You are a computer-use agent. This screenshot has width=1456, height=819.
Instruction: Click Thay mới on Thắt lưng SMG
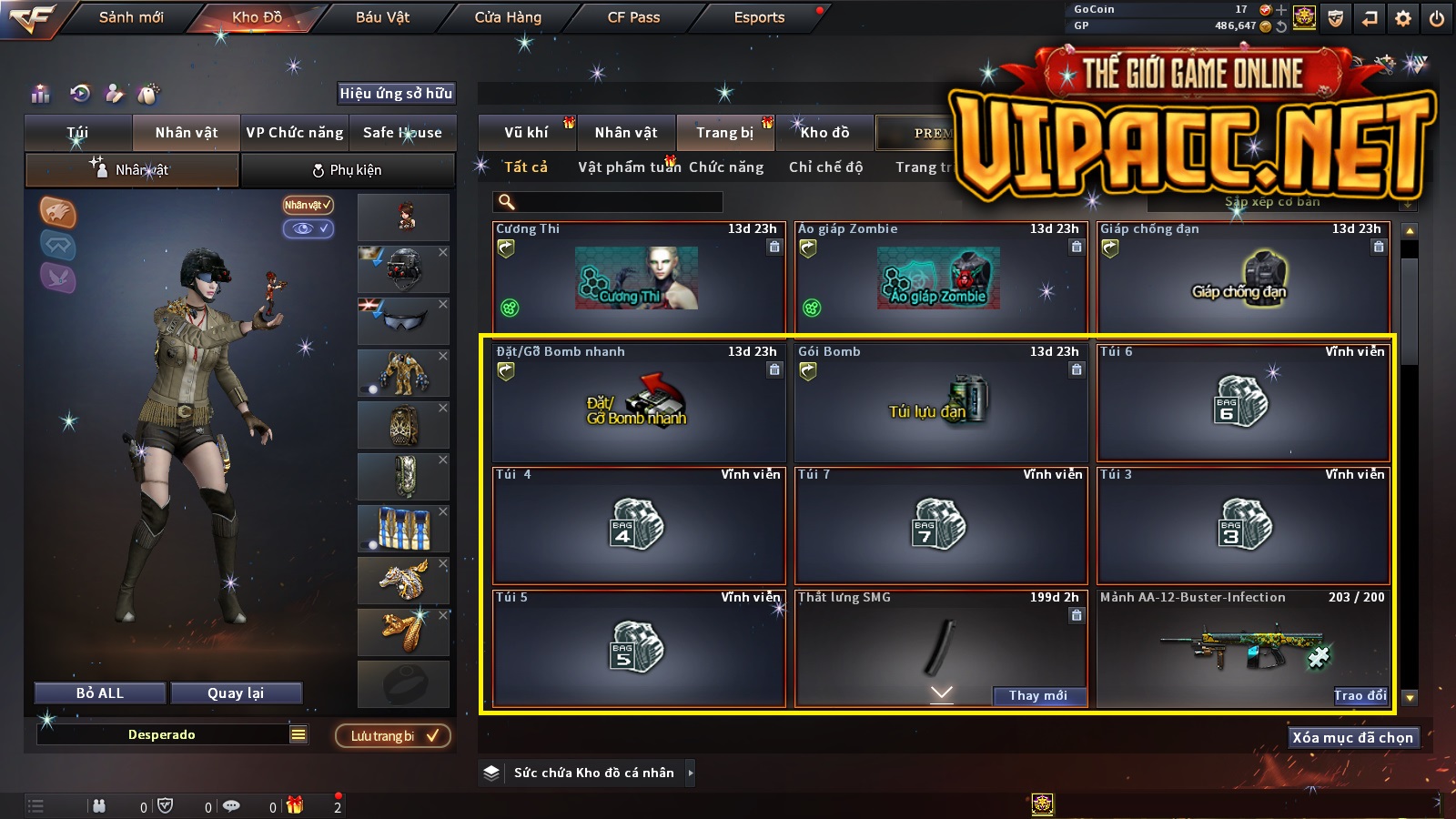tap(1038, 695)
